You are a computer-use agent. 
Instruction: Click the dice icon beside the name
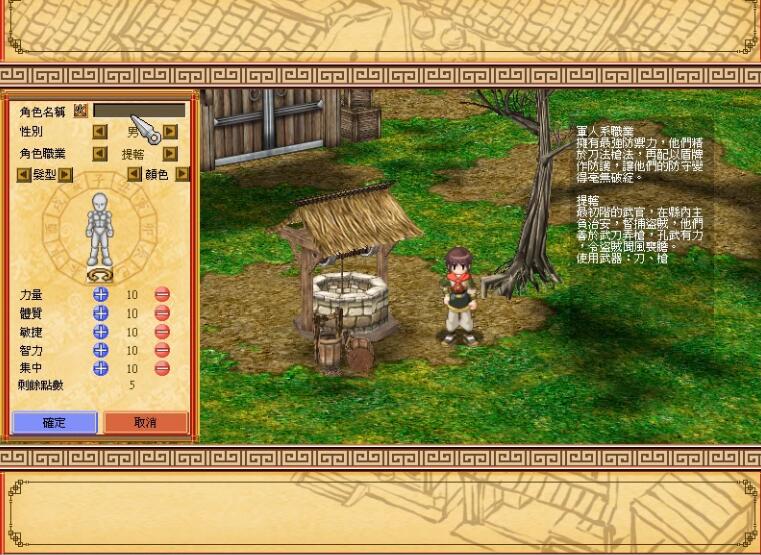[x=81, y=110]
